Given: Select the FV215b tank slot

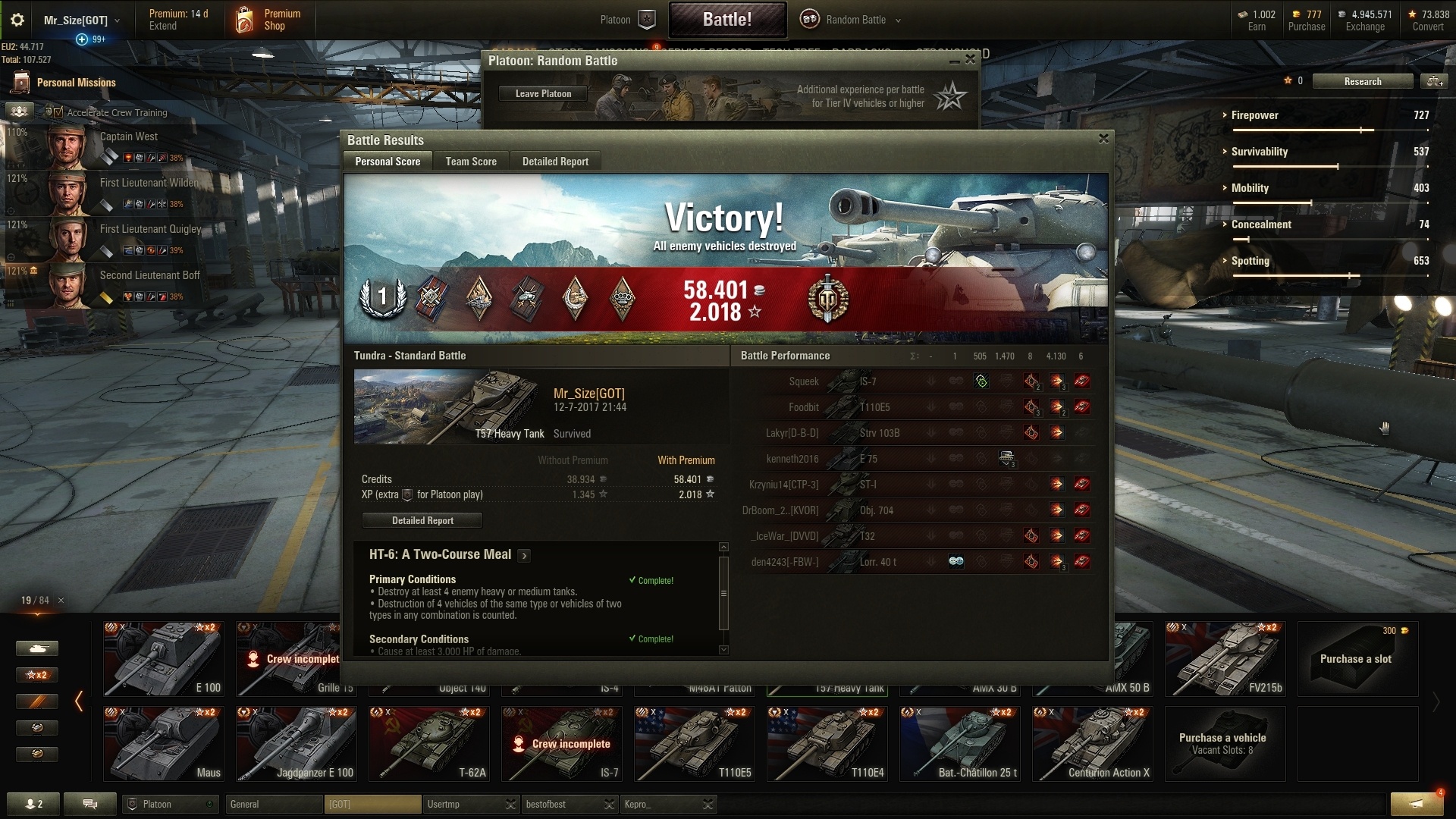Looking at the screenshot, I should click(x=1225, y=658).
